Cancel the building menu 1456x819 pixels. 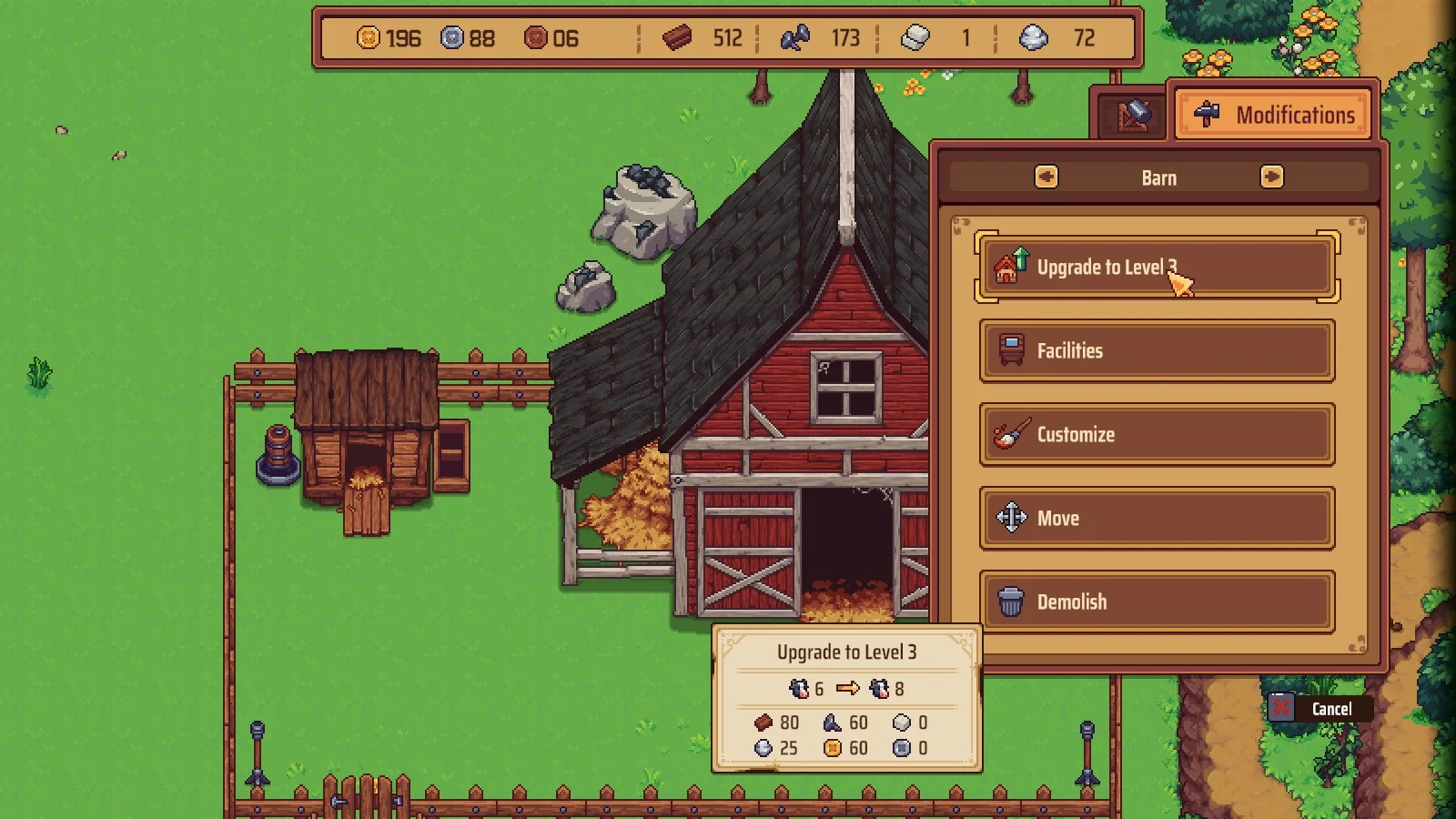1319,708
